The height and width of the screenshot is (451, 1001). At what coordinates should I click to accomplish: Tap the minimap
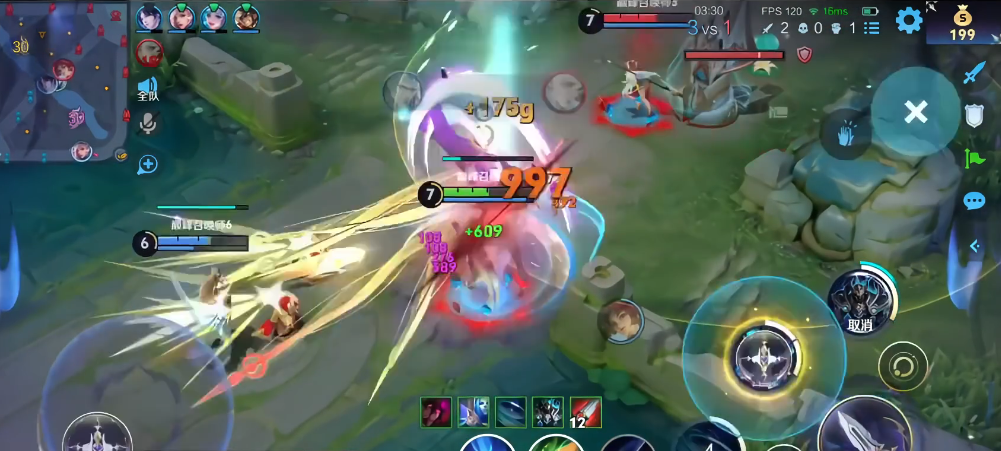(x=64, y=80)
